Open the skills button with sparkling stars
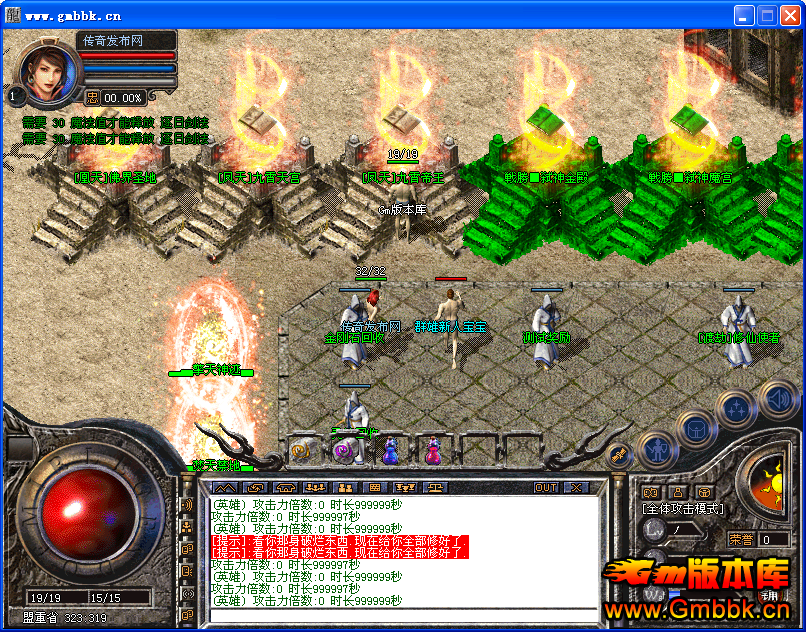This screenshot has width=806, height=632. coord(737,406)
